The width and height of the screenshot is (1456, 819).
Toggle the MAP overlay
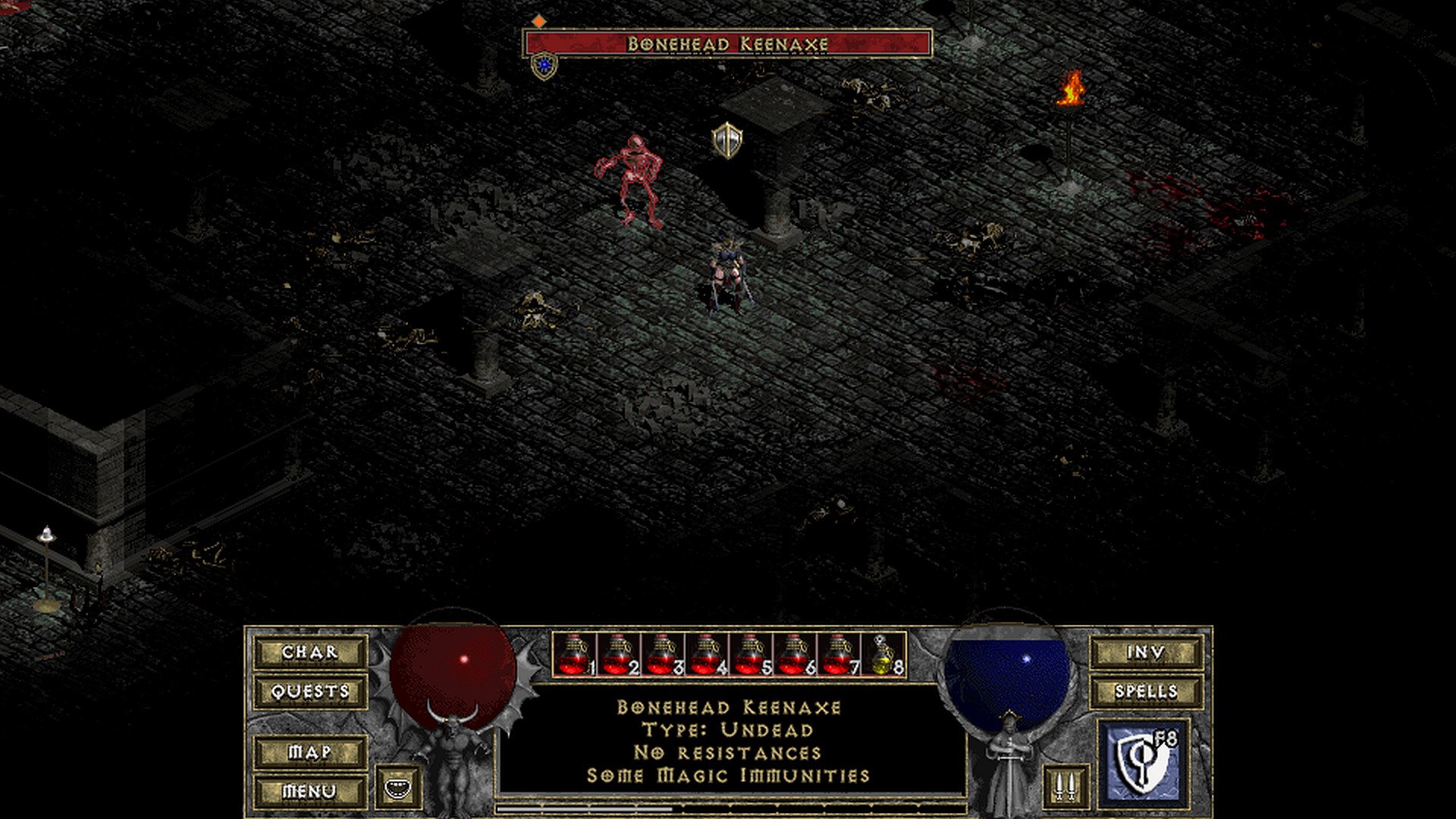point(310,752)
